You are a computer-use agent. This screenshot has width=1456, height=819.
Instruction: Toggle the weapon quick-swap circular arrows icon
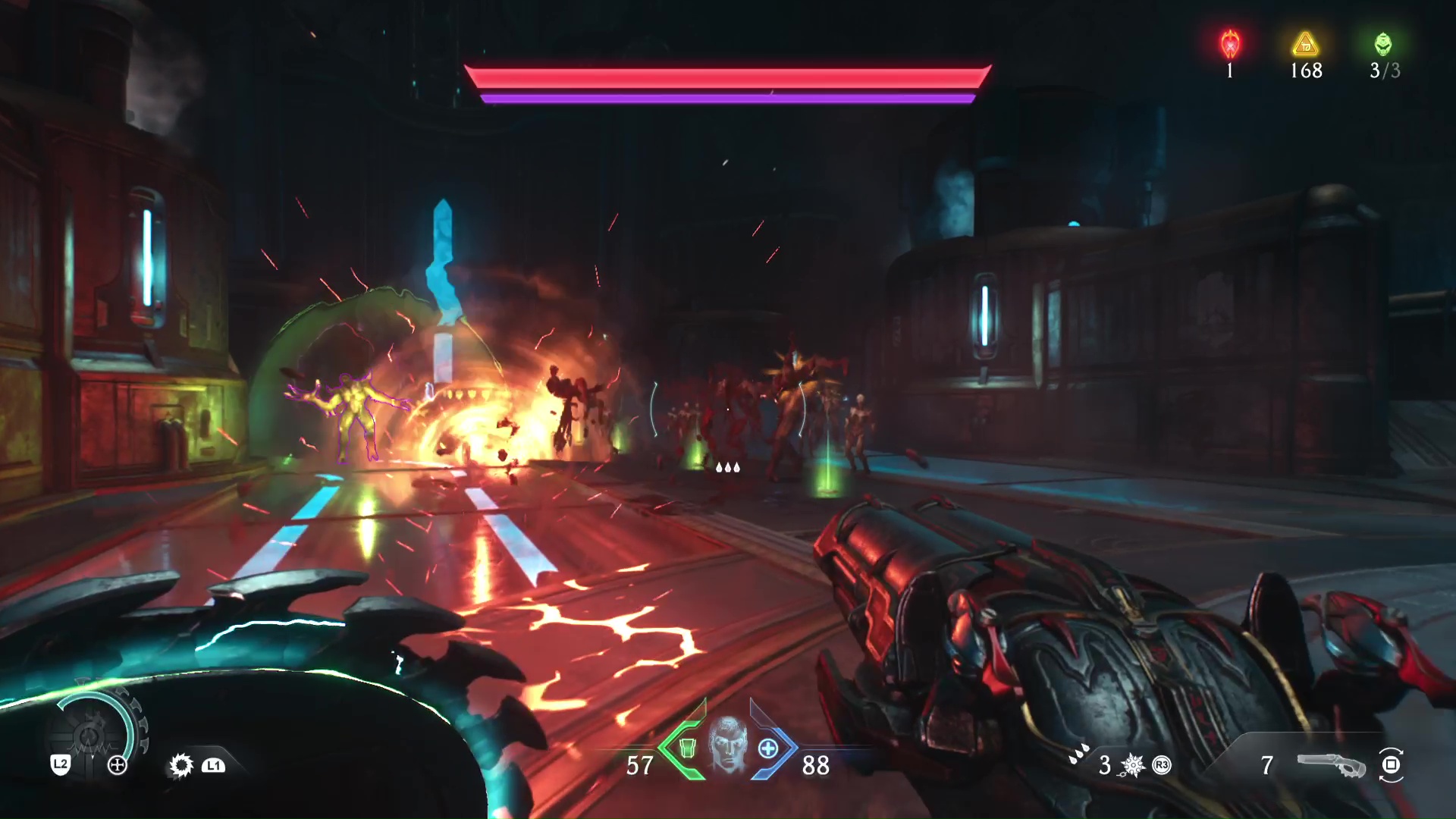coord(1391,767)
